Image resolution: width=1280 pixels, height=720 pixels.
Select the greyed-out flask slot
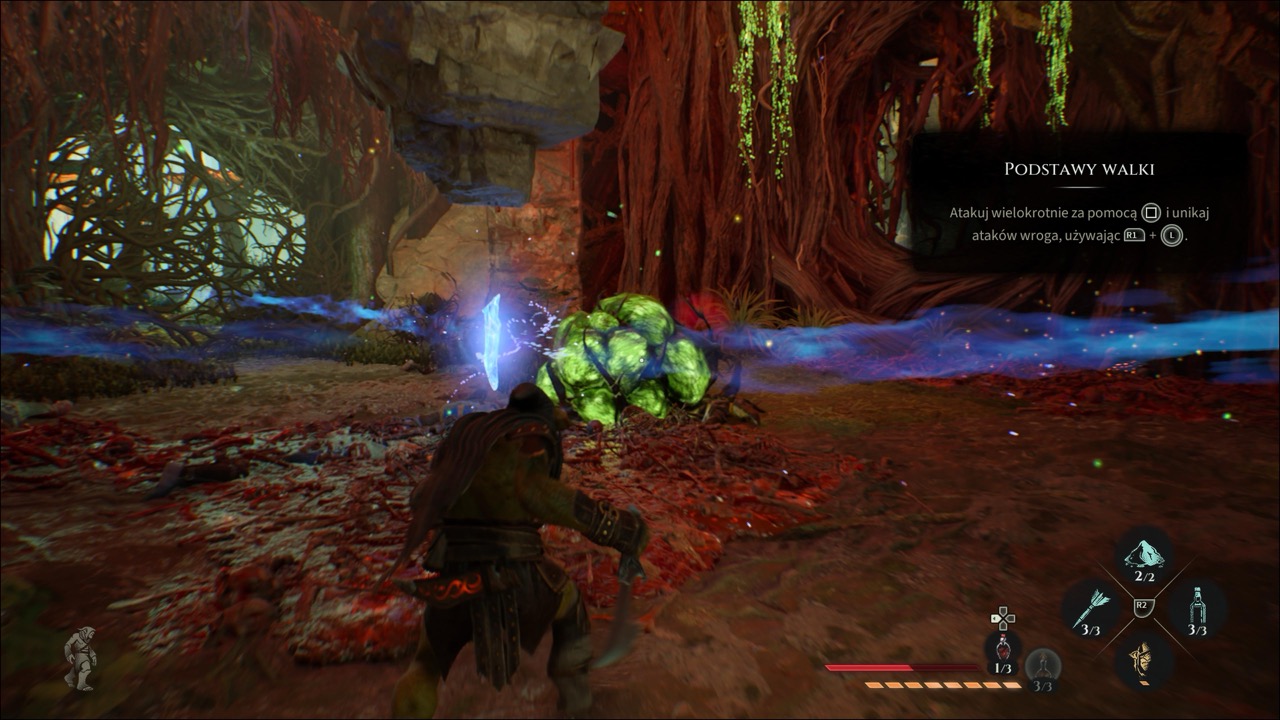[1043, 664]
